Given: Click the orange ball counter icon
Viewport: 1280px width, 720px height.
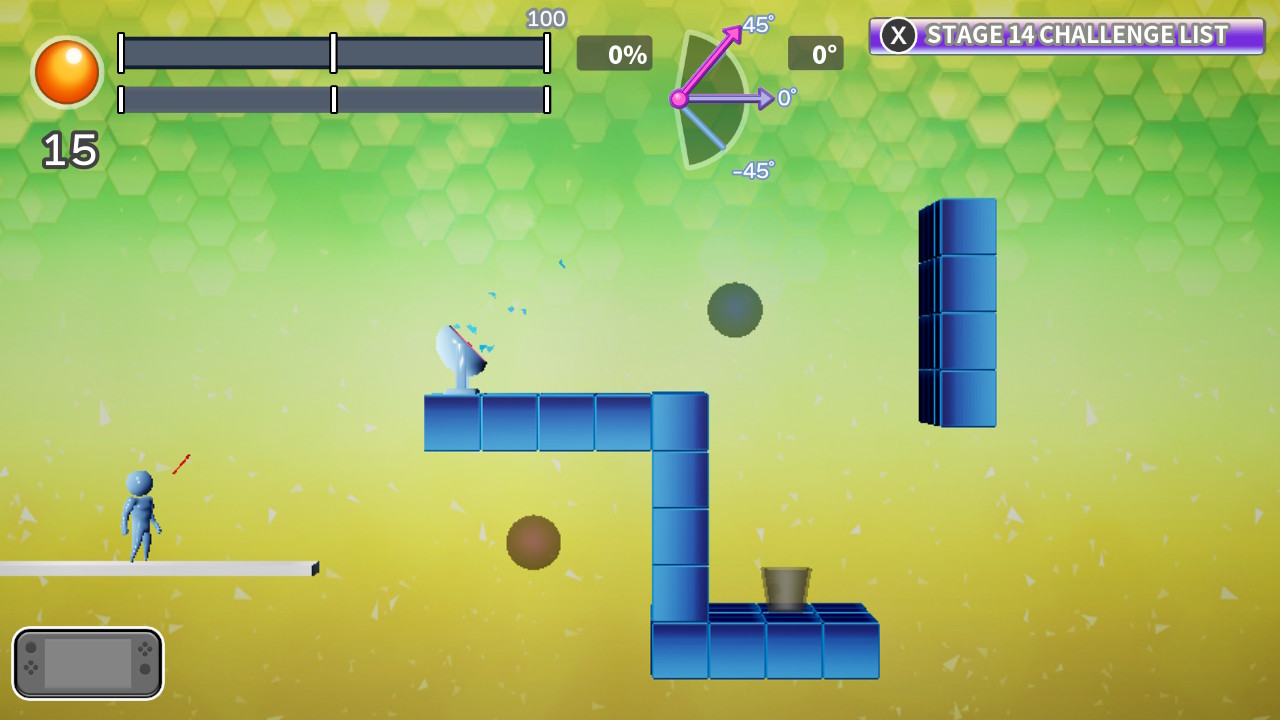Looking at the screenshot, I should (66, 73).
